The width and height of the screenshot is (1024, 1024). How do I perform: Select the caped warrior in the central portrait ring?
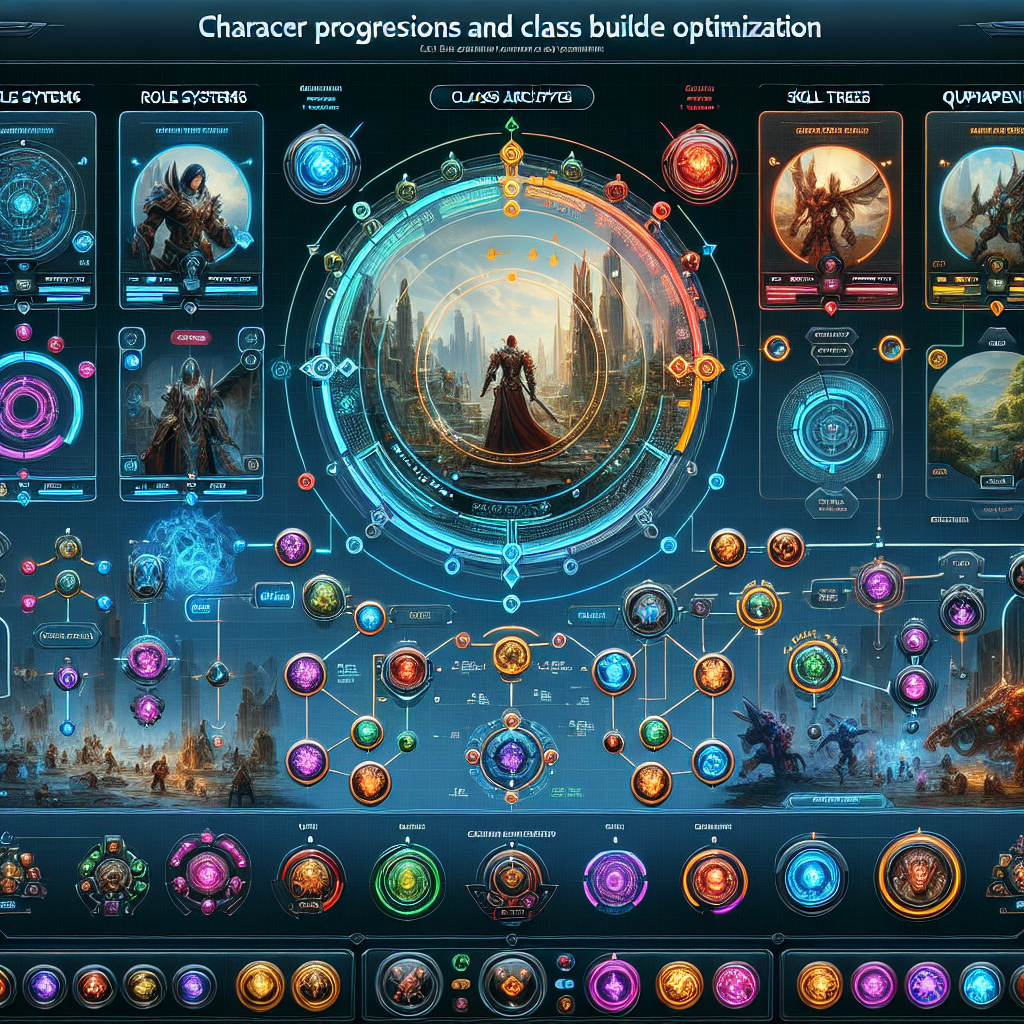(x=510, y=394)
